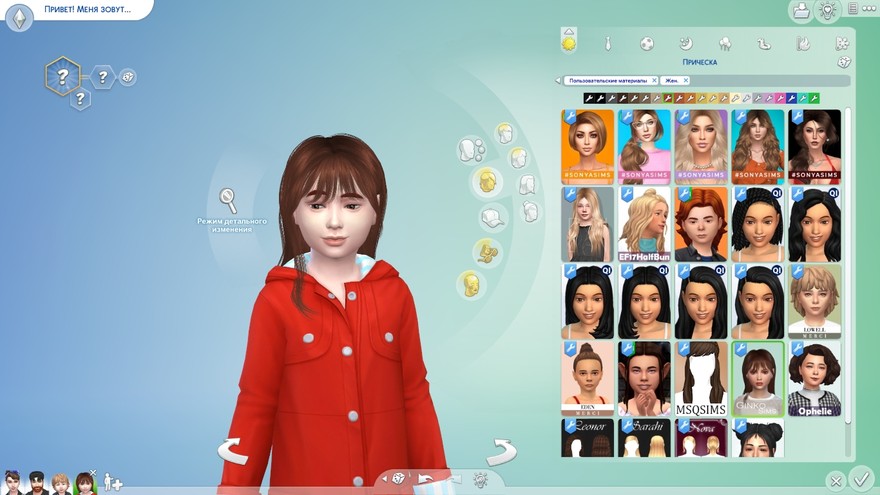Add a new Sim to the household

[113, 482]
